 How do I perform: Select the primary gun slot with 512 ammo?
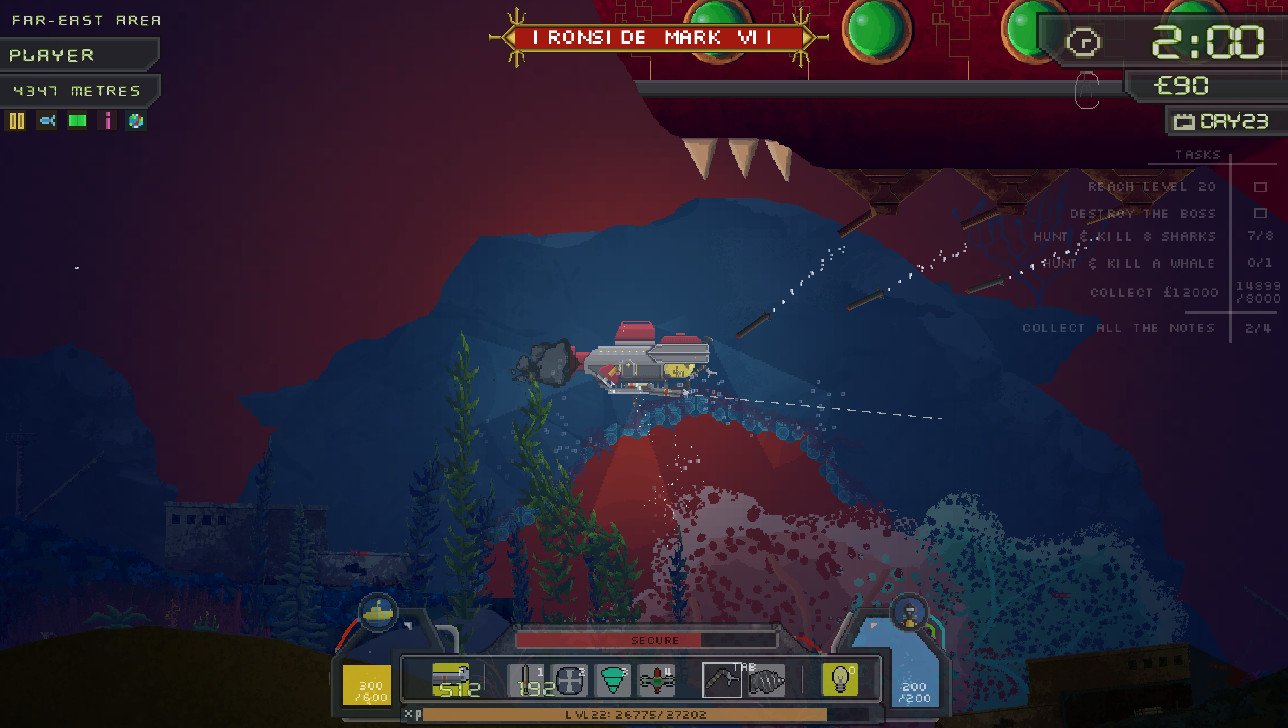pos(456,679)
